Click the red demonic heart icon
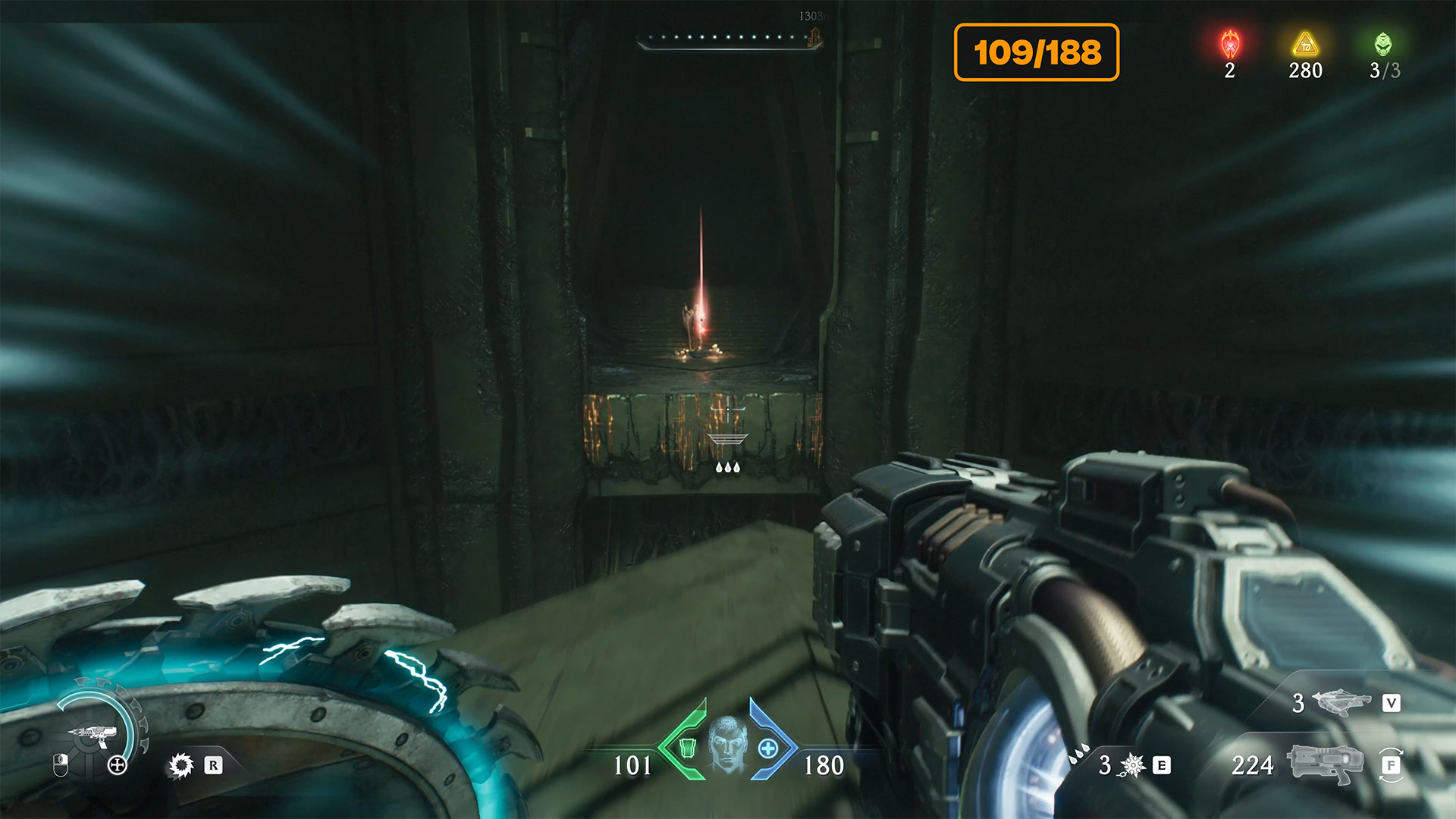 pos(1230,44)
